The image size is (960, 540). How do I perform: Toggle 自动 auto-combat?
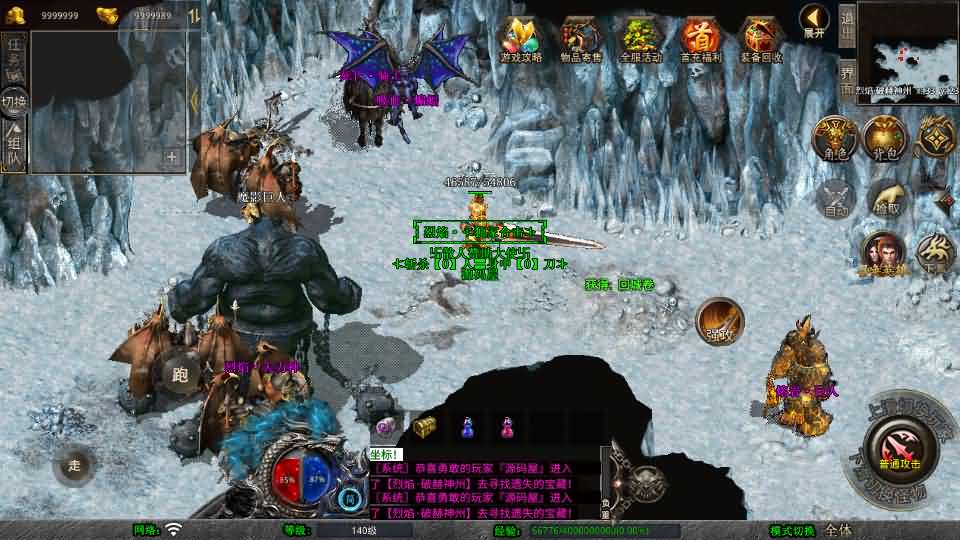point(833,198)
